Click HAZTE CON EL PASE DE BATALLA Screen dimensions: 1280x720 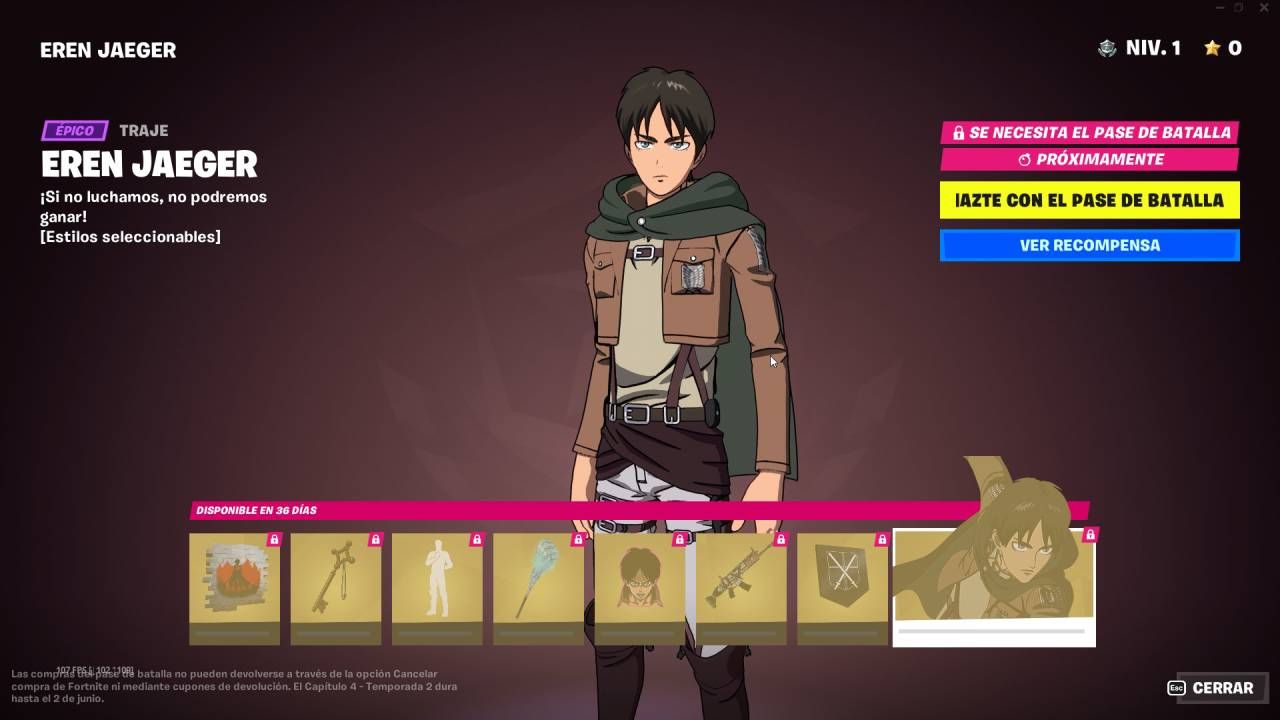[x=1089, y=200]
